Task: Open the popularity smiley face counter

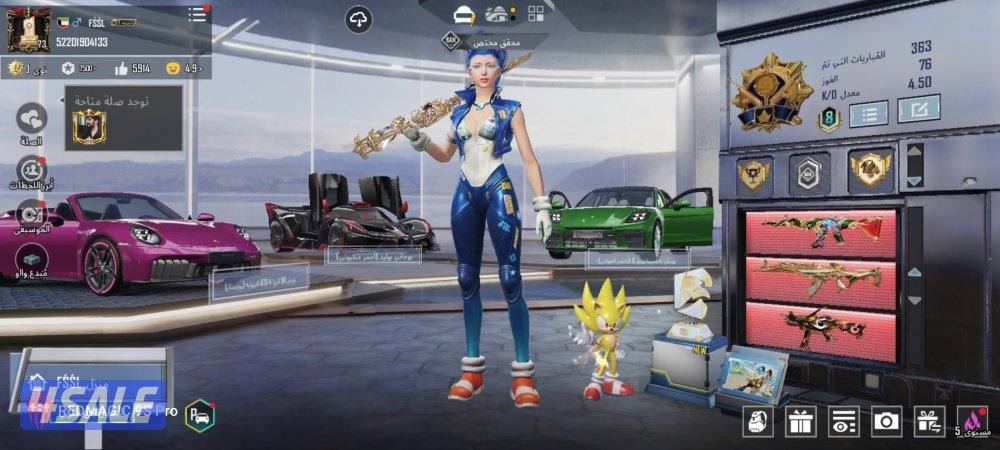Action: coord(172,68)
